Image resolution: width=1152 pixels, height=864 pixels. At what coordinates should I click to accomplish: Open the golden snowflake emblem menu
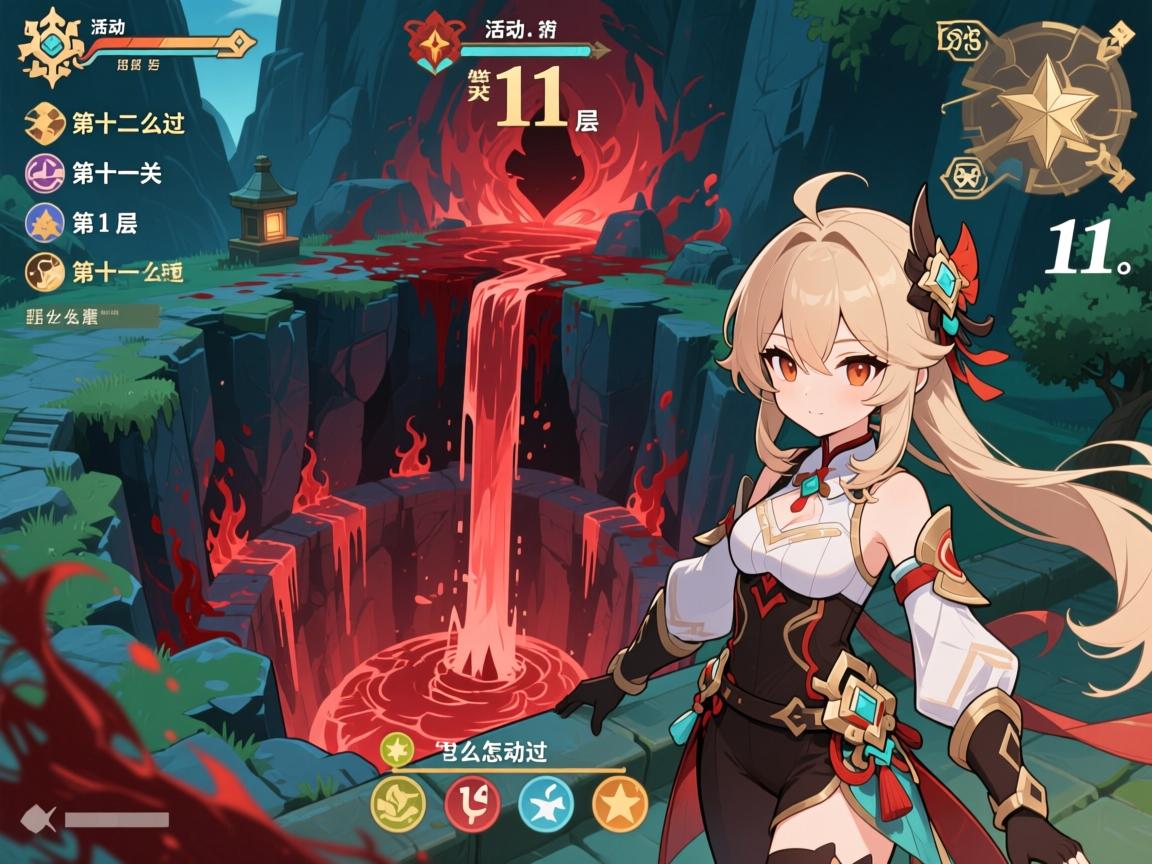pyautogui.click(x=48, y=47)
